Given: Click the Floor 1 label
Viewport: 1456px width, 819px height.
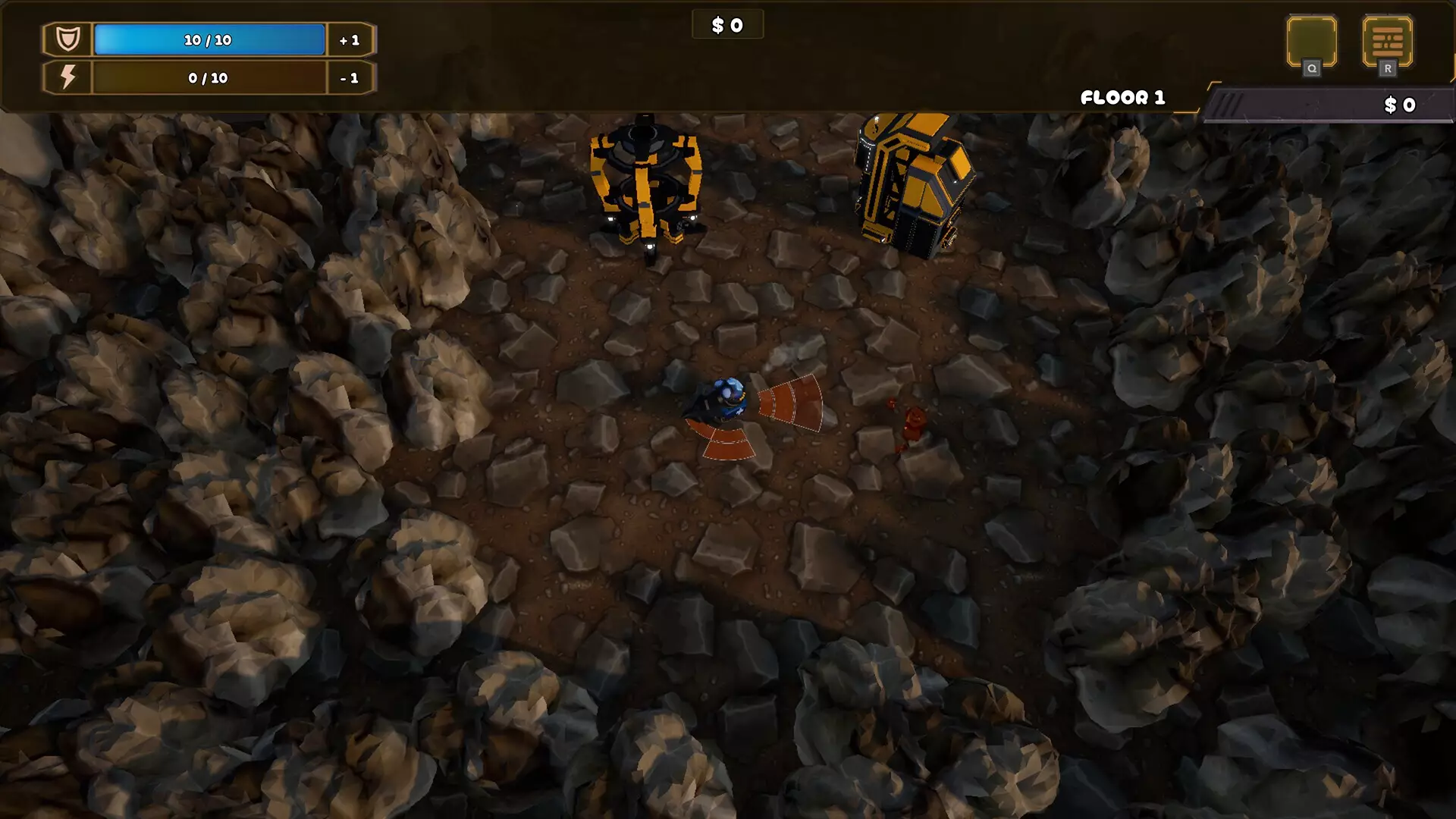Looking at the screenshot, I should tap(1122, 97).
